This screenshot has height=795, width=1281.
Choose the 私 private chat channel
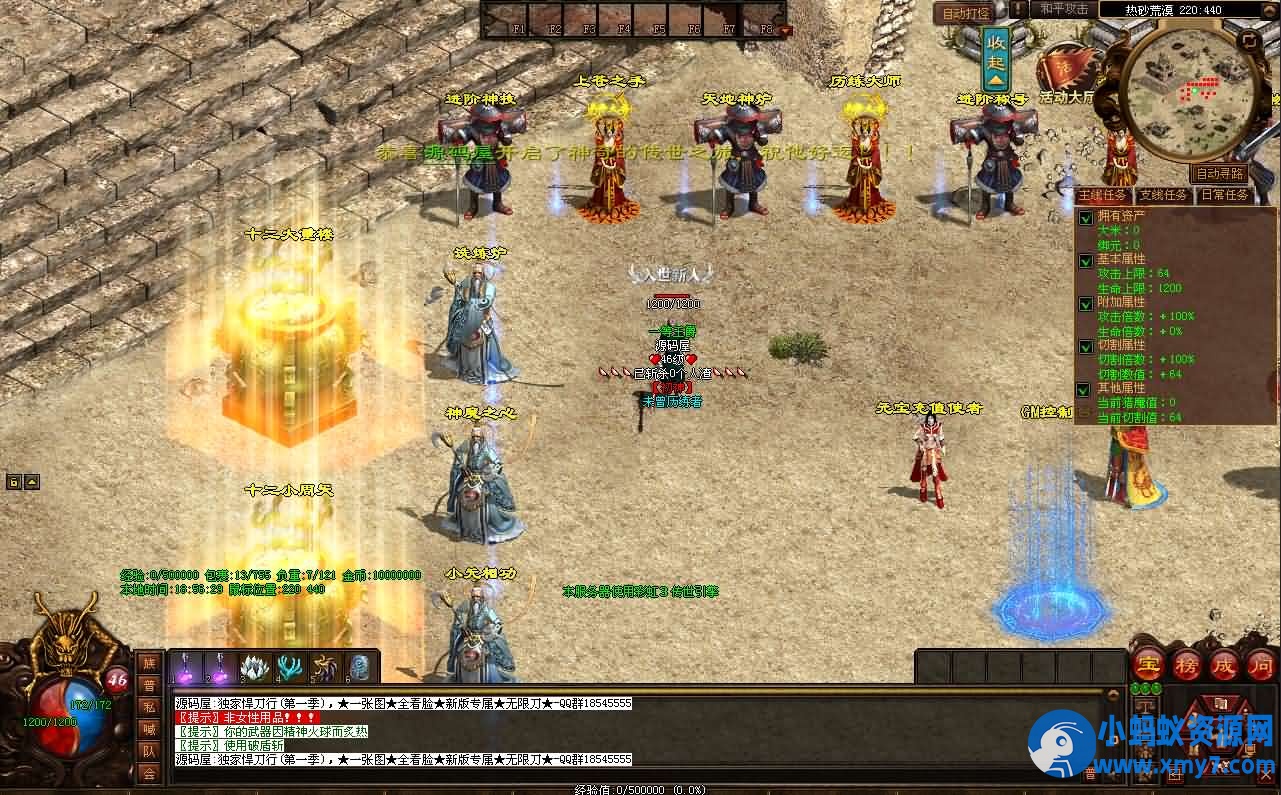[x=149, y=706]
